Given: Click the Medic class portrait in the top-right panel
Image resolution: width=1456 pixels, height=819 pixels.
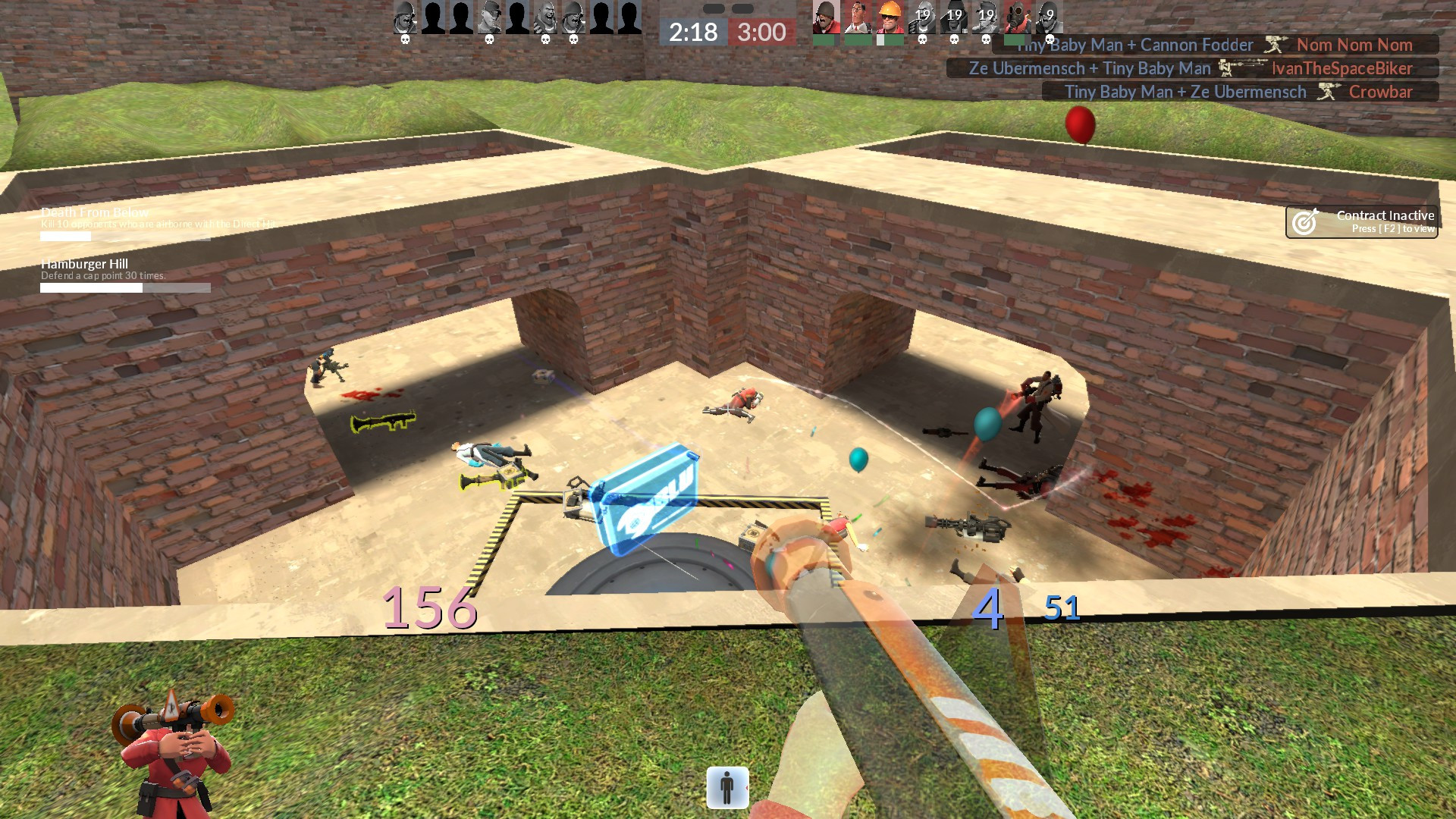Looking at the screenshot, I should pos(858,17).
